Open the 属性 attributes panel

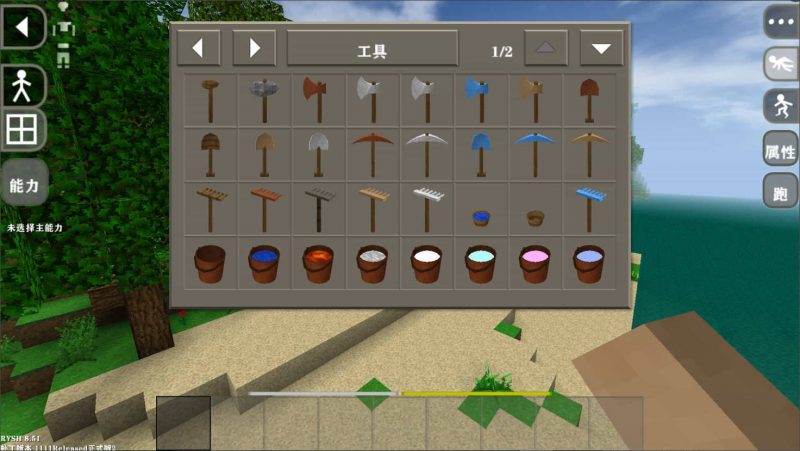[781, 151]
